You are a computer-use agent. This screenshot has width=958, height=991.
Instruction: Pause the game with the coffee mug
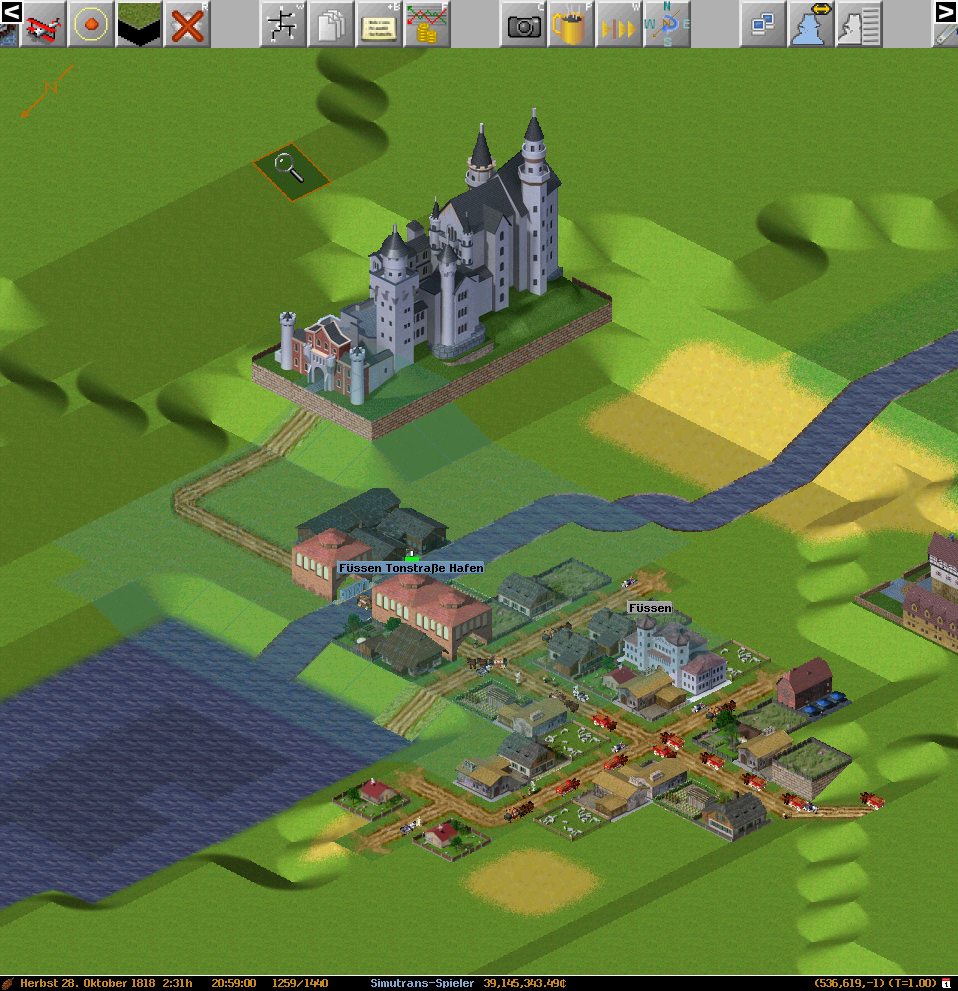[x=570, y=25]
